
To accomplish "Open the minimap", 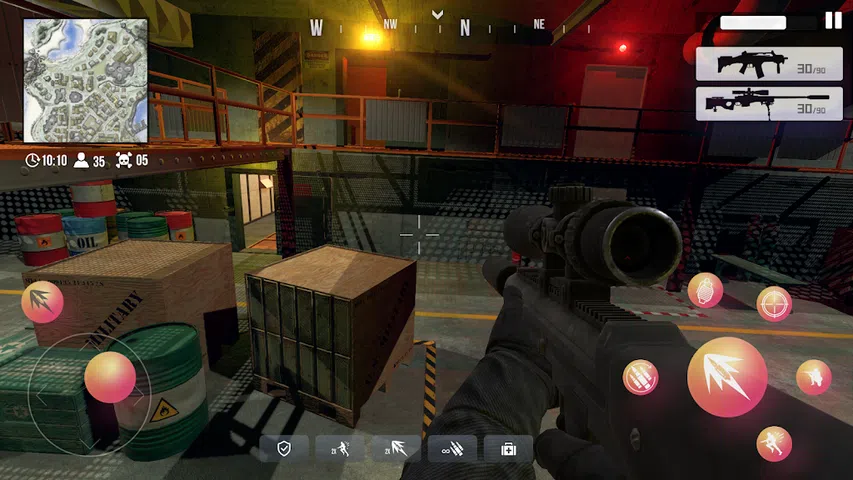I will tap(86, 80).
